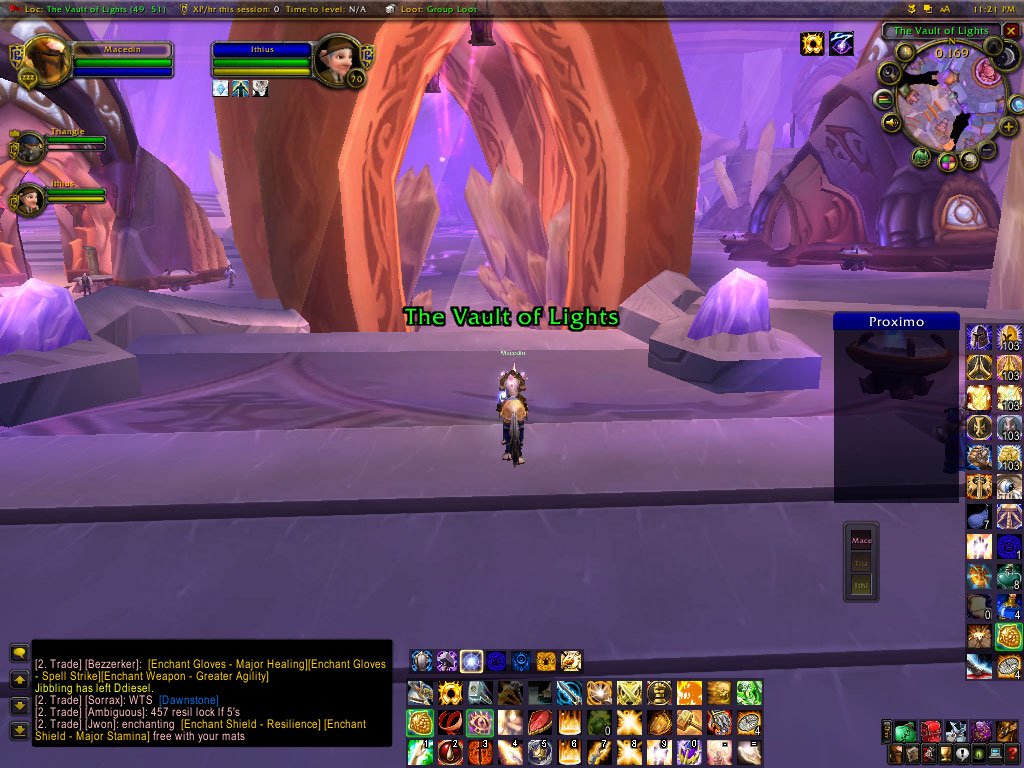Use the blue potion with count 4
Screen dimensions: 1024x768
1008,606
